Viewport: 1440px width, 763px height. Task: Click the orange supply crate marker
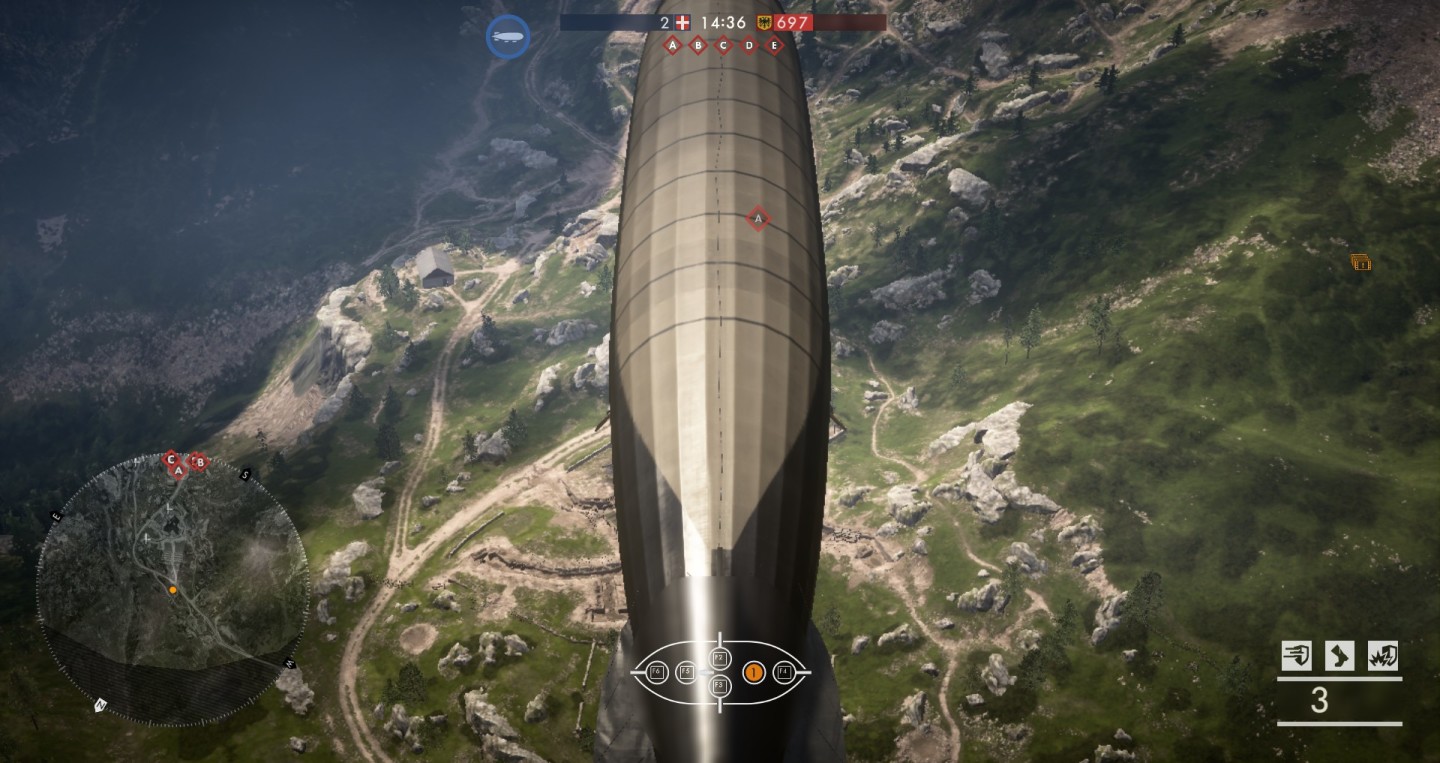point(1360,262)
